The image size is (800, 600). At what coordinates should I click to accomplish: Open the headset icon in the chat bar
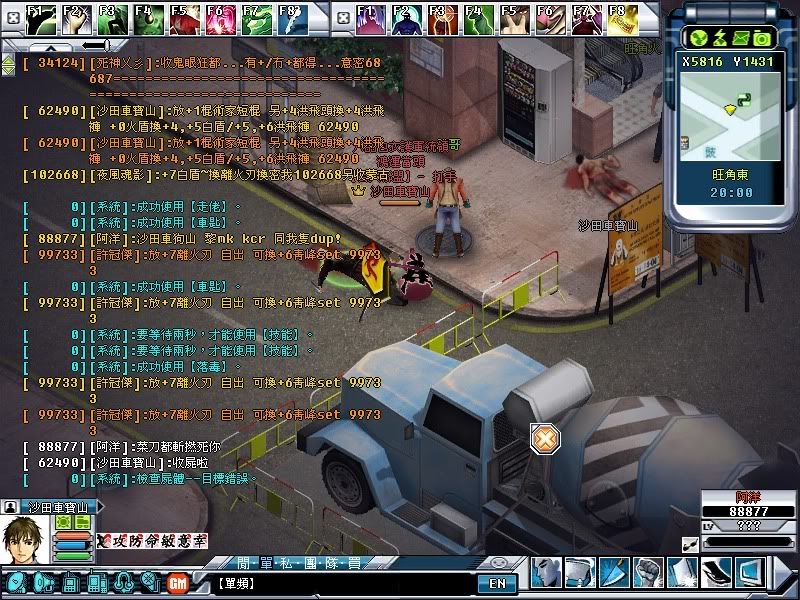(x=123, y=582)
